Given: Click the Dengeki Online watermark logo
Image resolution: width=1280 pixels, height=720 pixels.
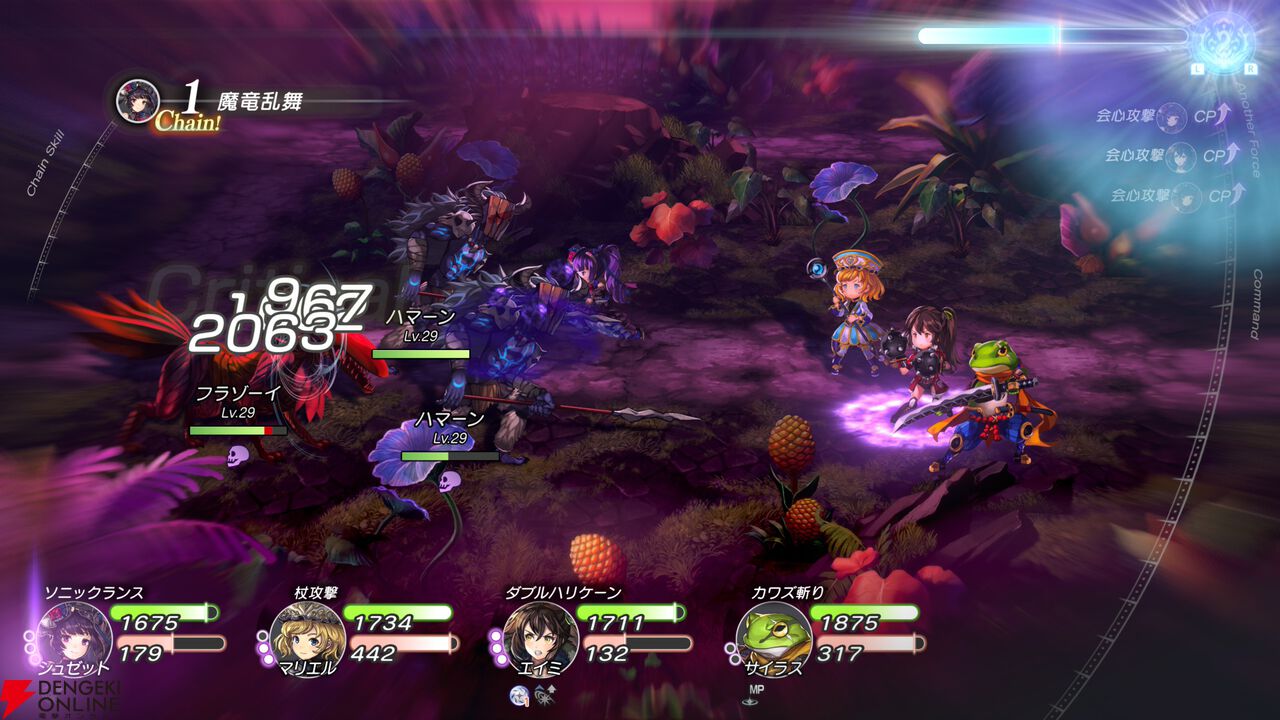Looking at the screenshot, I should pos(58,698).
